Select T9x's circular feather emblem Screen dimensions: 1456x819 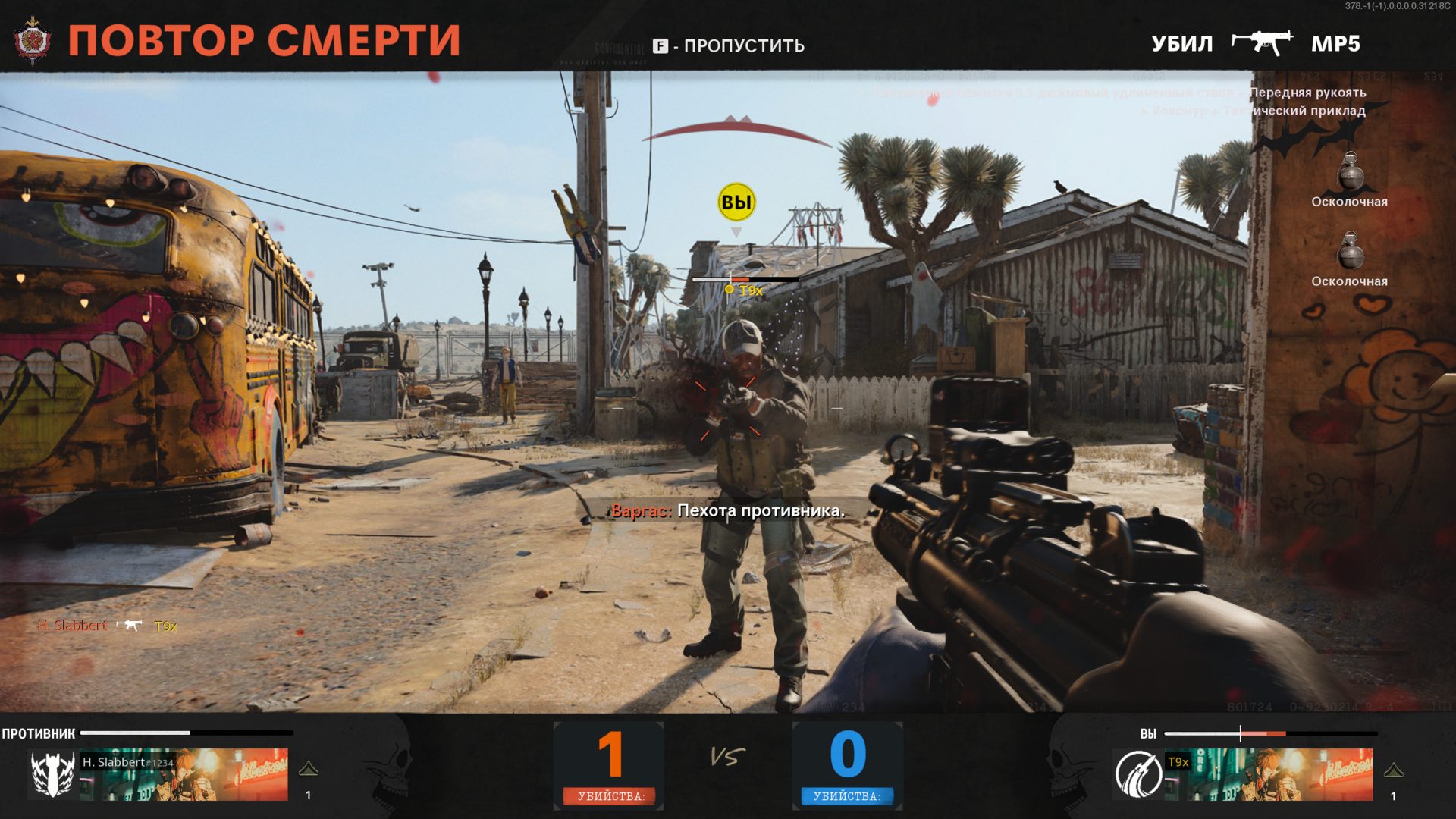coord(1137,774)
